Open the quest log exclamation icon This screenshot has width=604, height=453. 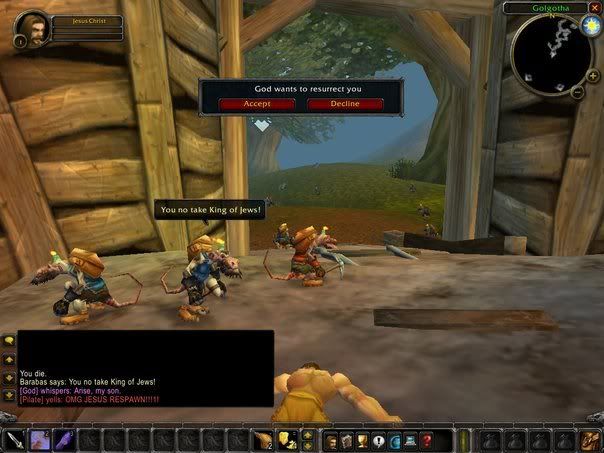[379, 439]
